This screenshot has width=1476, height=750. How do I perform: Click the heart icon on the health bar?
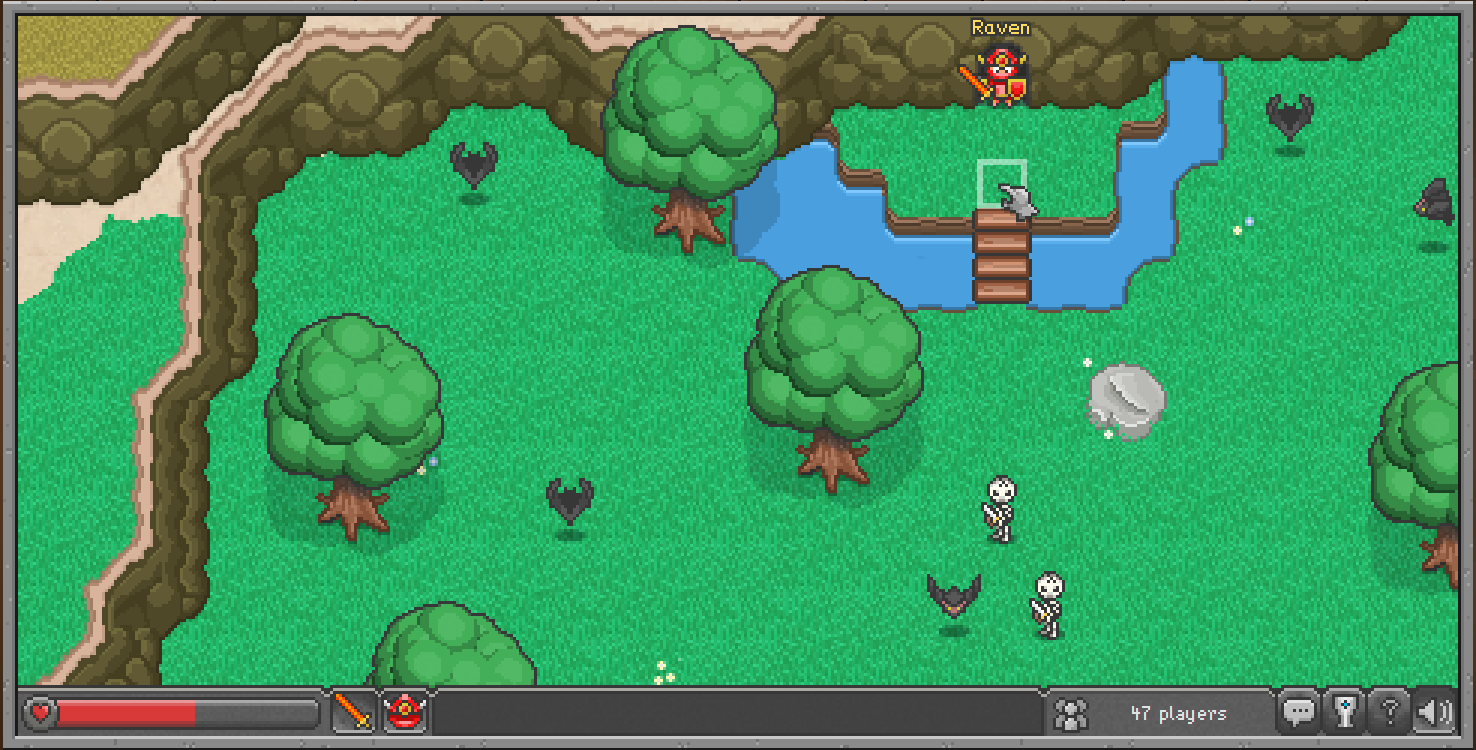click(x=38, y=713)
